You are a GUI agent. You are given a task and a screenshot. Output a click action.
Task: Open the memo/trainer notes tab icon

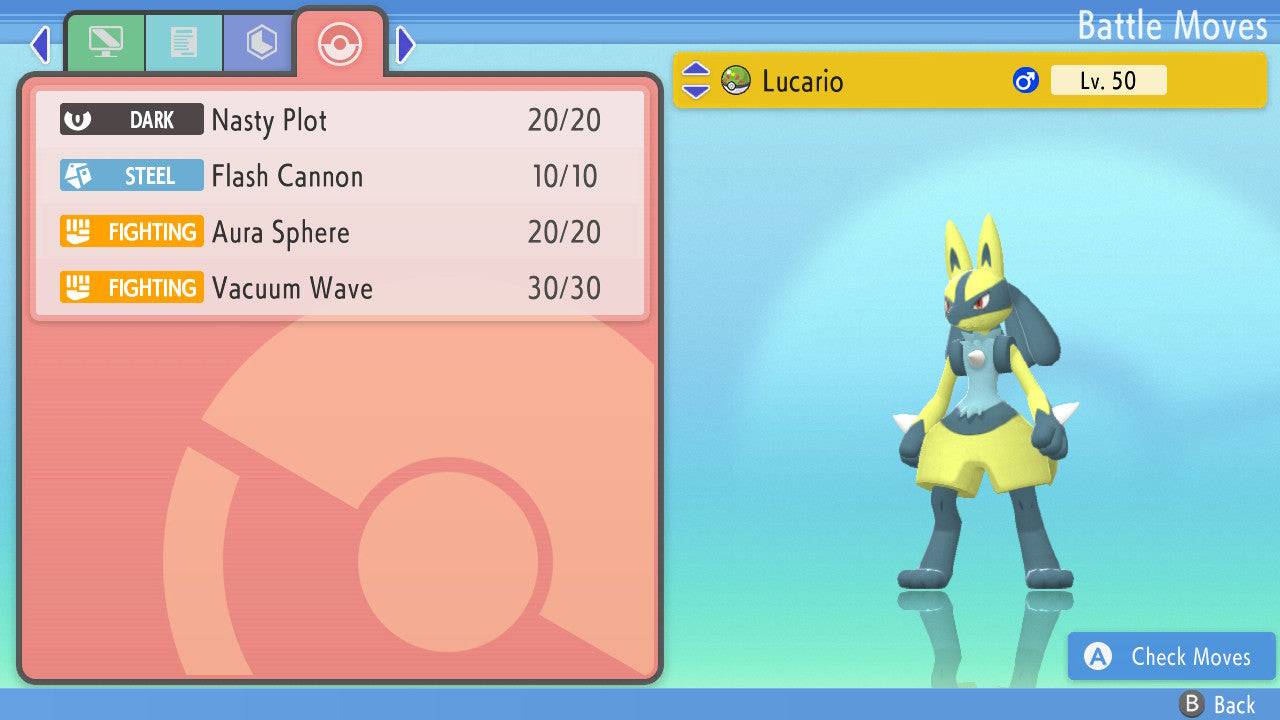[x=183, y=43]
